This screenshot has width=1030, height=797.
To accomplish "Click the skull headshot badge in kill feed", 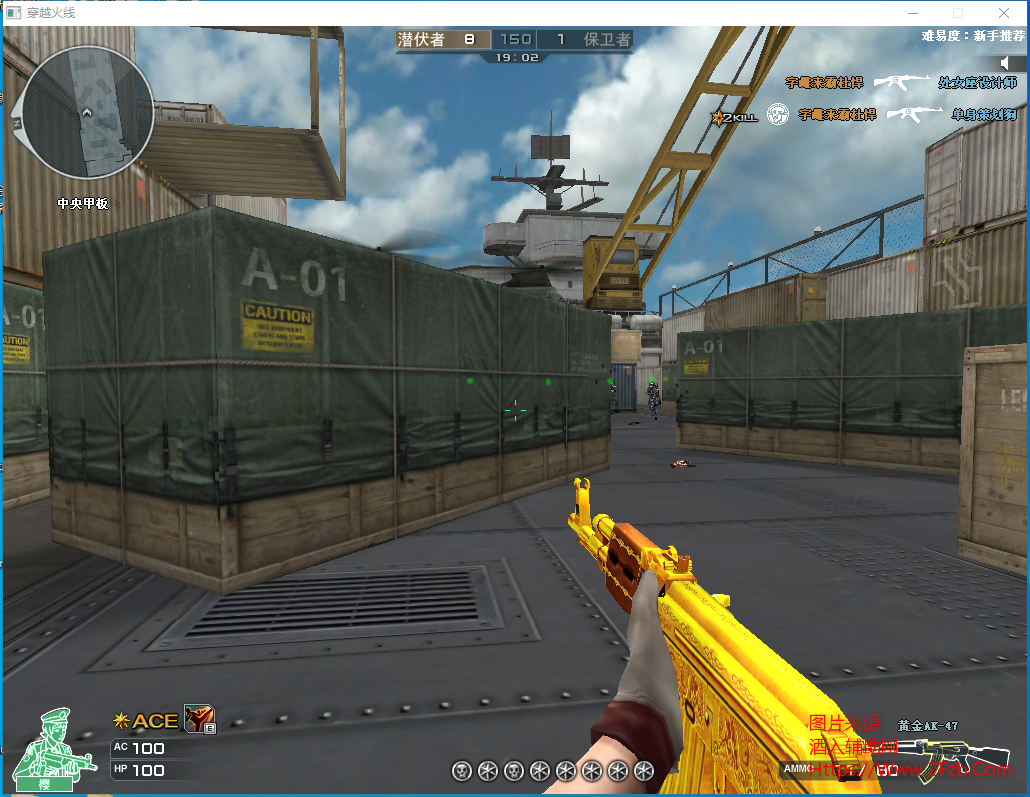I will pyautogui.click(x=778, y=115).
